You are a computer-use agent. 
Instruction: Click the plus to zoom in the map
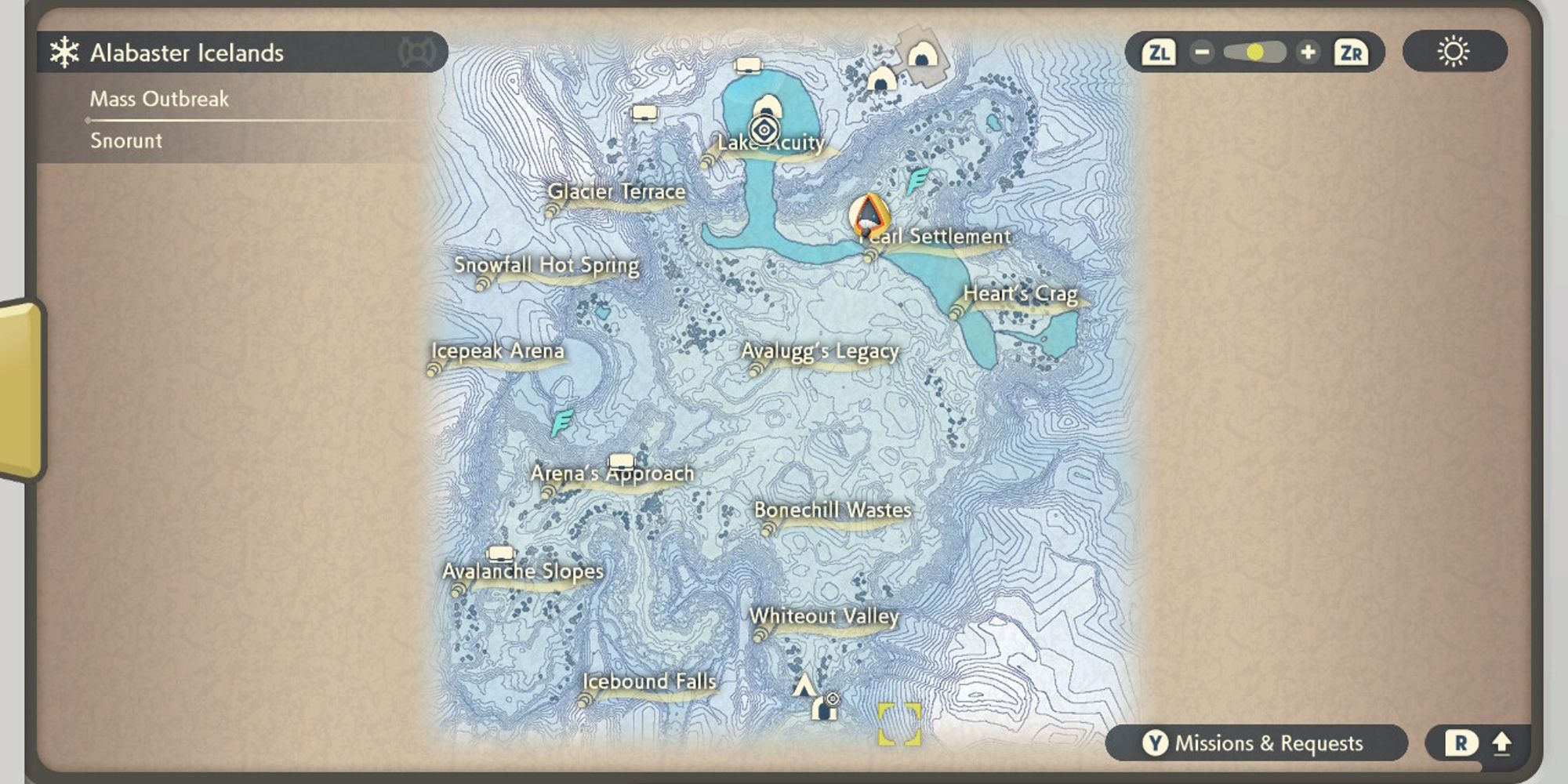[1308, 53]
